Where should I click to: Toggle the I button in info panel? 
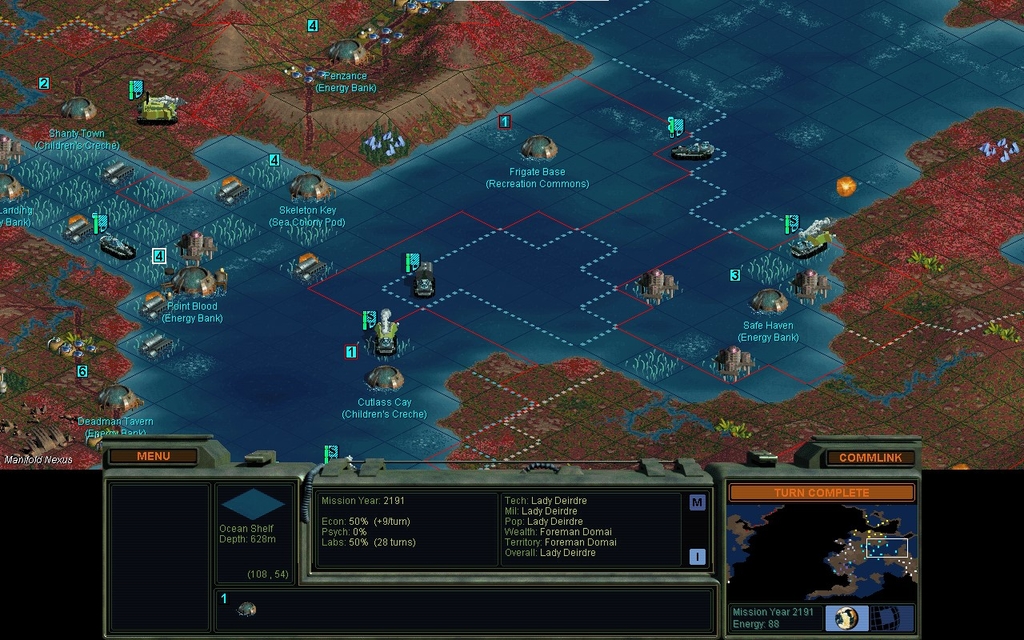pos(697,556)
